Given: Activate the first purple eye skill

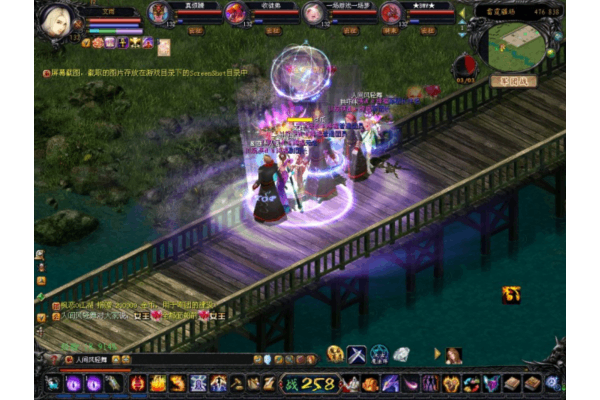Looking at the screenshot, I should (x=74, y=383).
